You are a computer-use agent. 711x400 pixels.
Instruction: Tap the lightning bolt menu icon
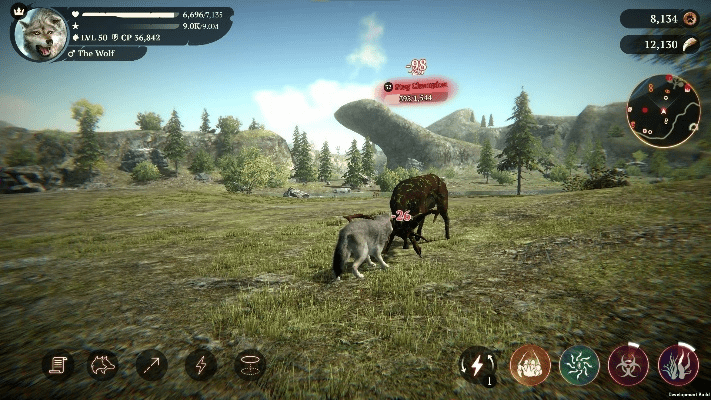(x=200, y=365)
